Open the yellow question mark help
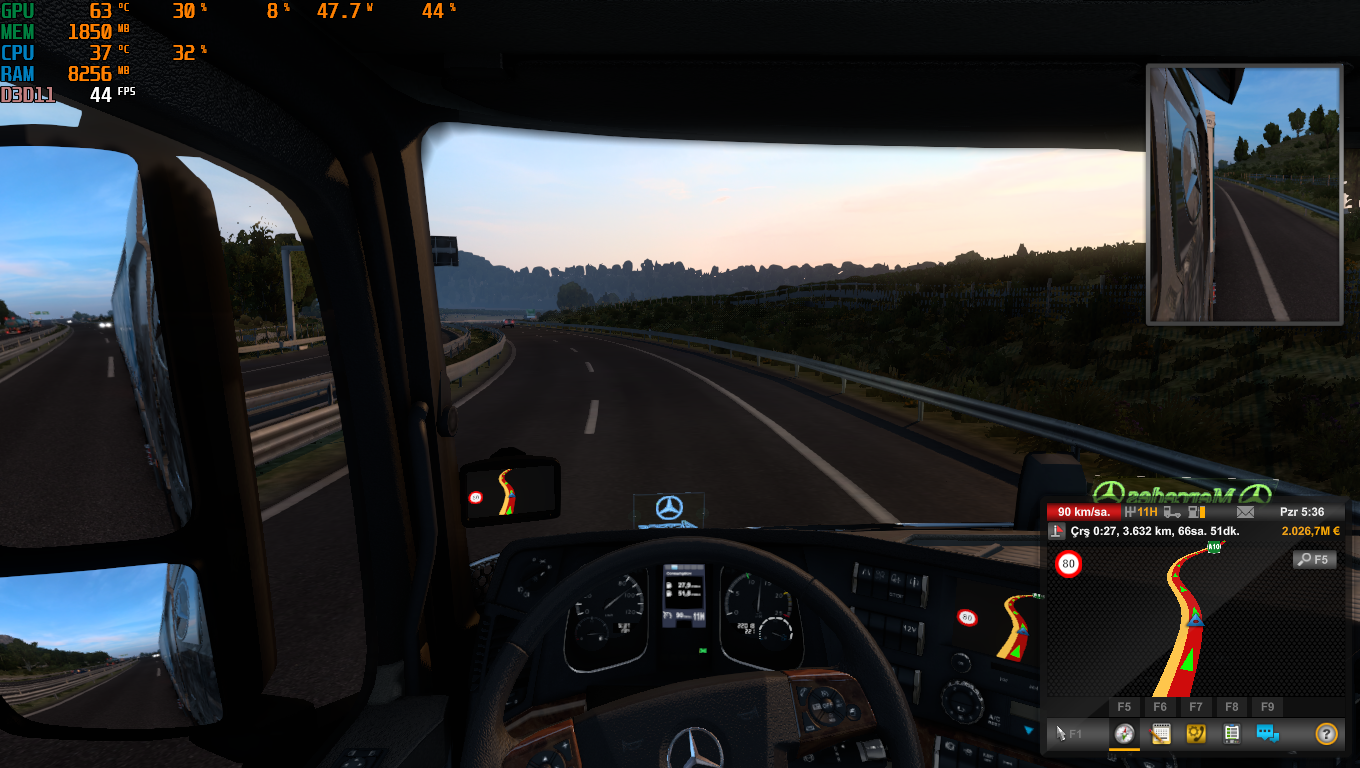Image resolution: width=1360 pixels, height=768 pixels. click(x=1326, y=734)
